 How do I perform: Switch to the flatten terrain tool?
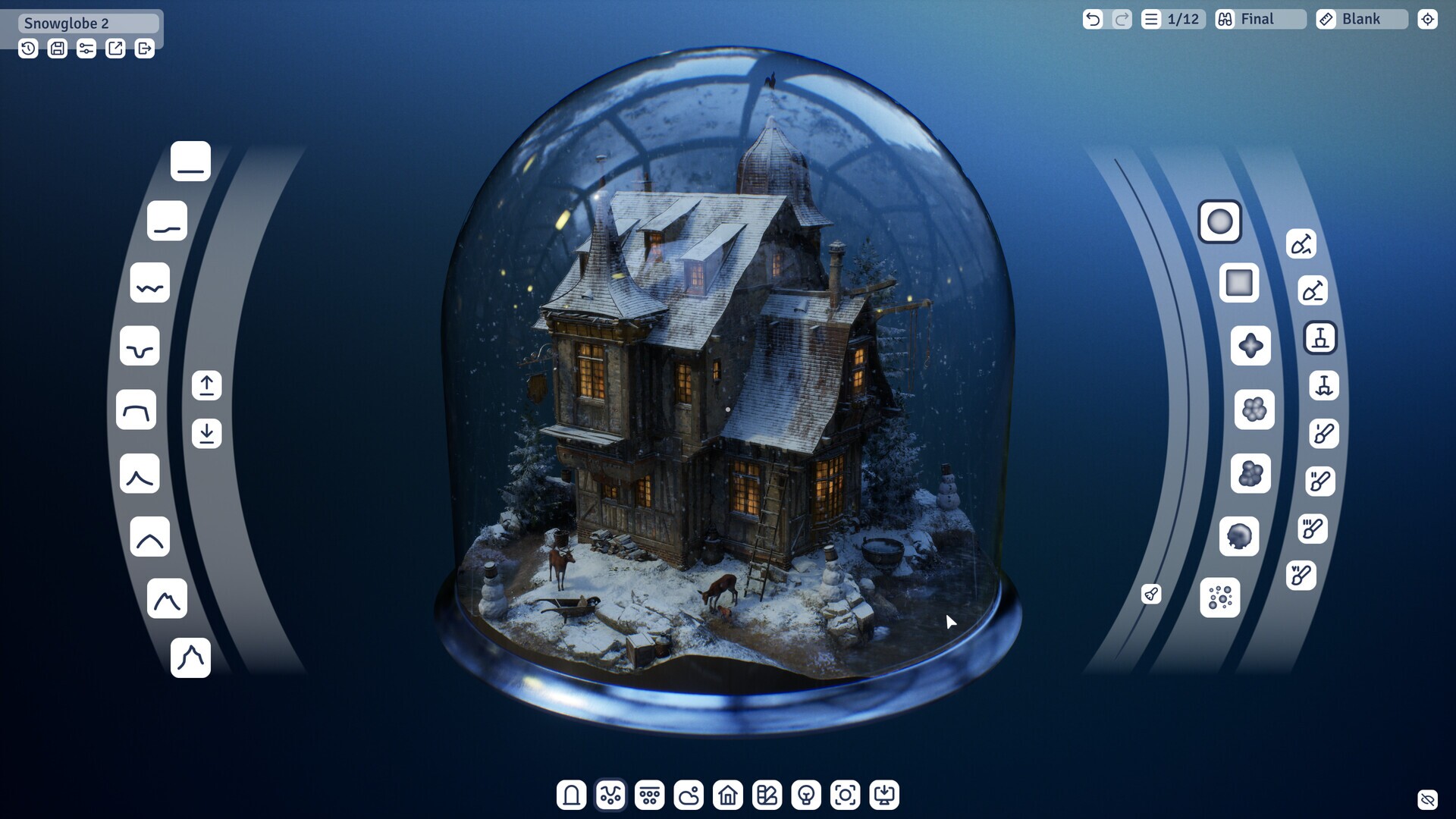[x=1320, y=339]
